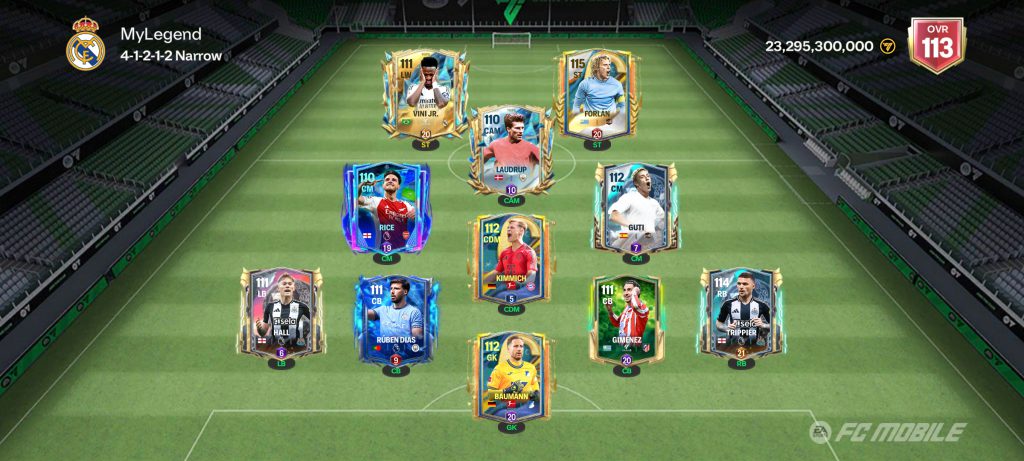The image size is (1024, 461).
Task: Click the Real Madrid club crest
Action: point(85,45)
